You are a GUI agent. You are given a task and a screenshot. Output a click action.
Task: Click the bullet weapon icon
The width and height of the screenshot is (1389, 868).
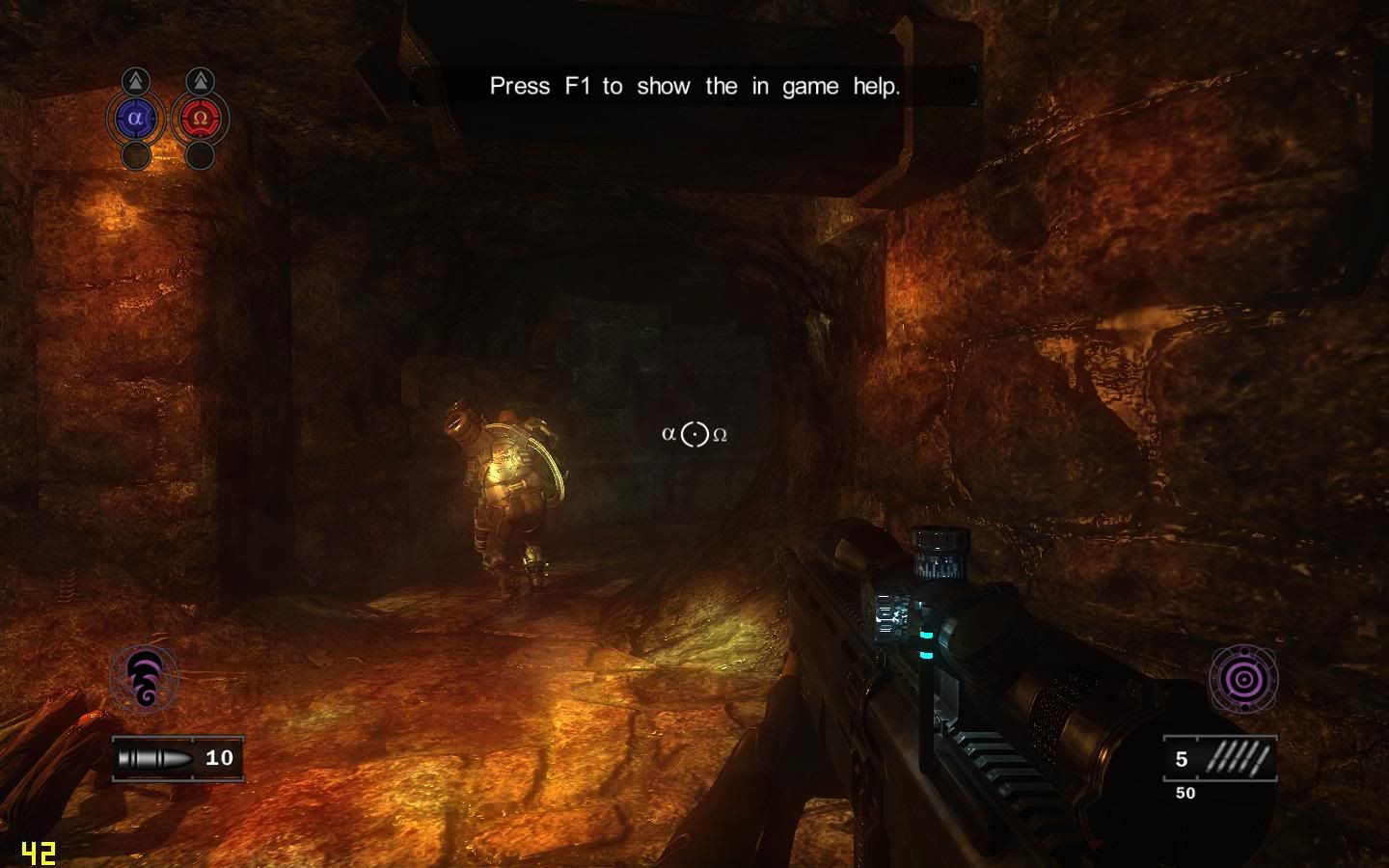(154, 758)
